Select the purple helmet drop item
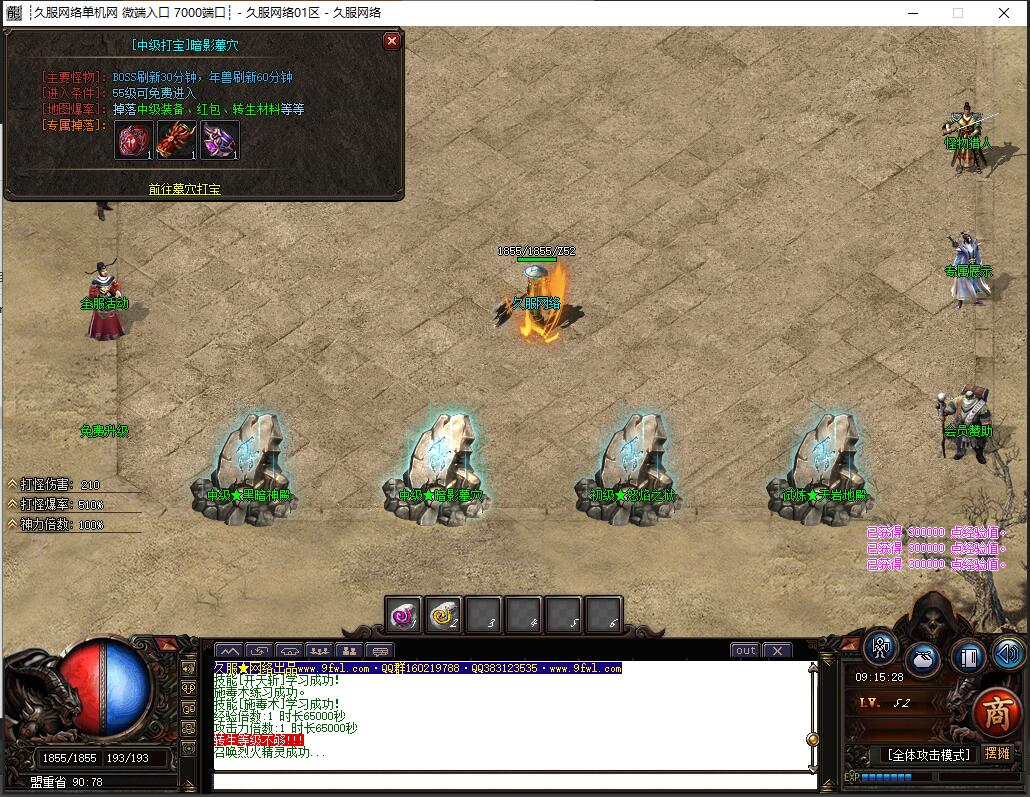1030x797 pixels. tap(219, 141)
